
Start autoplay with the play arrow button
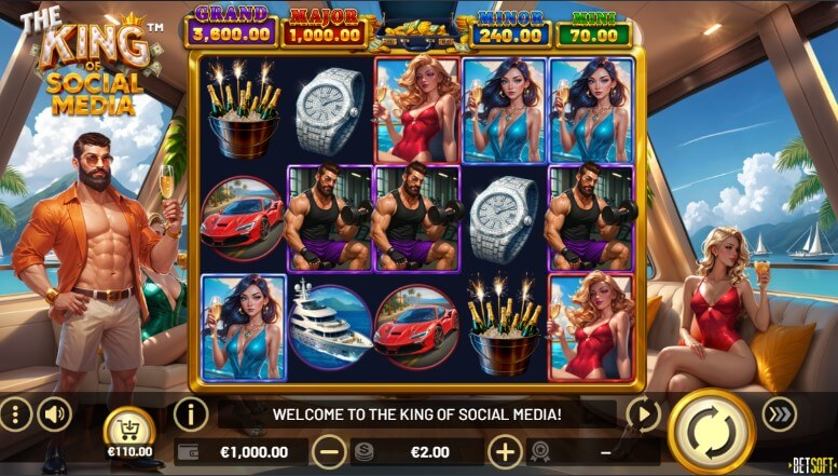[x=643, y=413]
